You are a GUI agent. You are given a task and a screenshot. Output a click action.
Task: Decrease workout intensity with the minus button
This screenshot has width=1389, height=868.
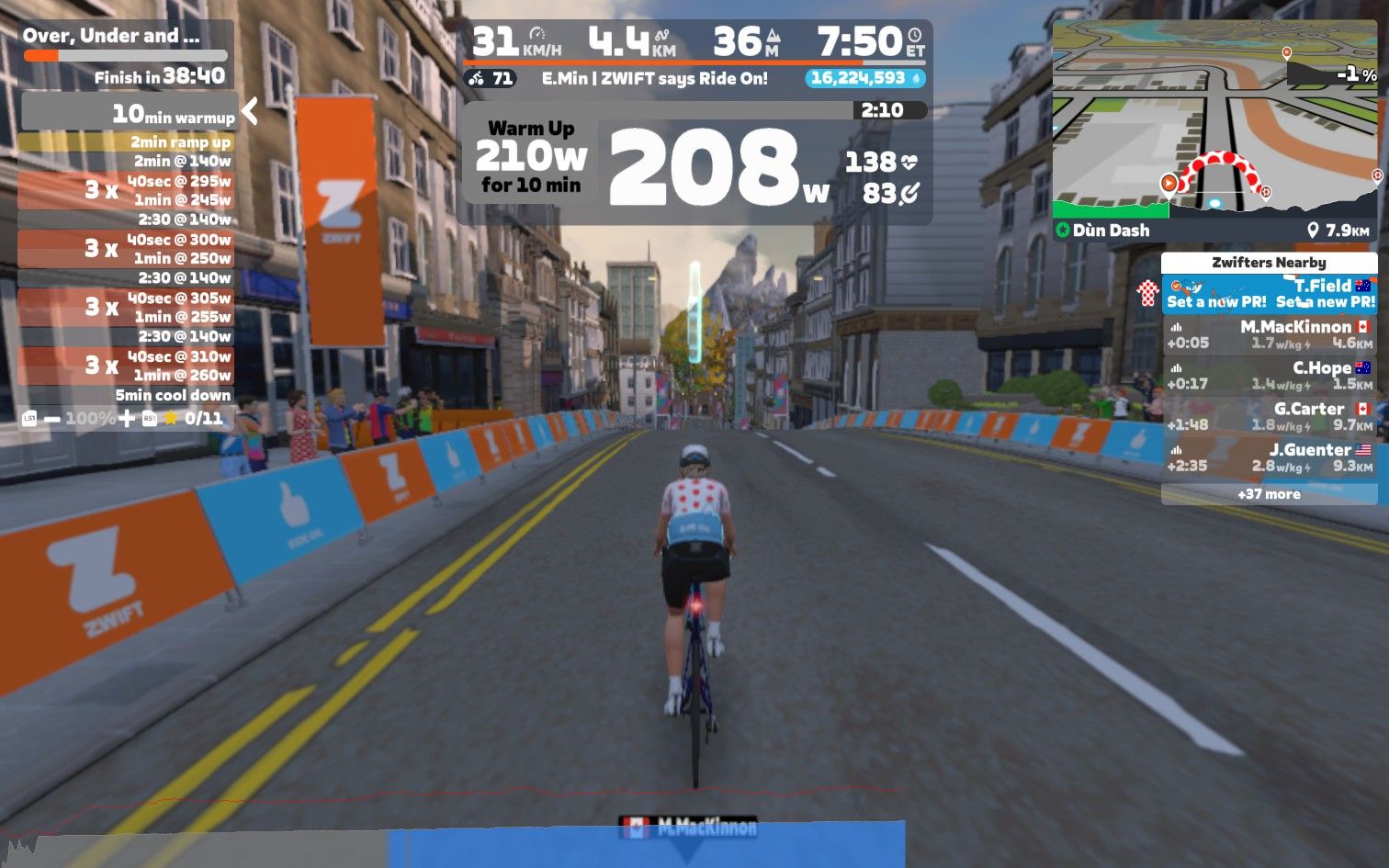[x=52, y=419]
